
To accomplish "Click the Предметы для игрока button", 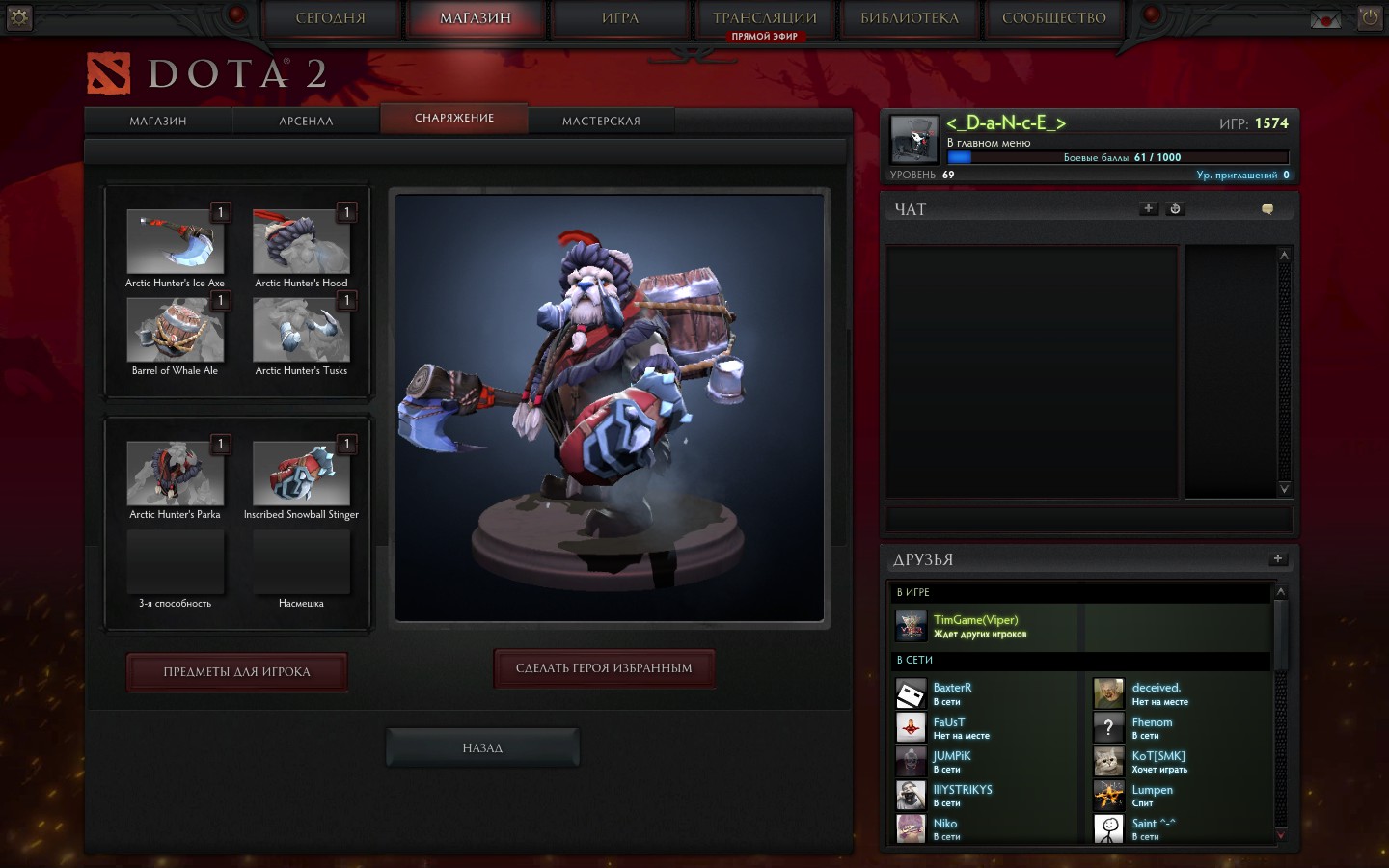I will coord(236,671).
